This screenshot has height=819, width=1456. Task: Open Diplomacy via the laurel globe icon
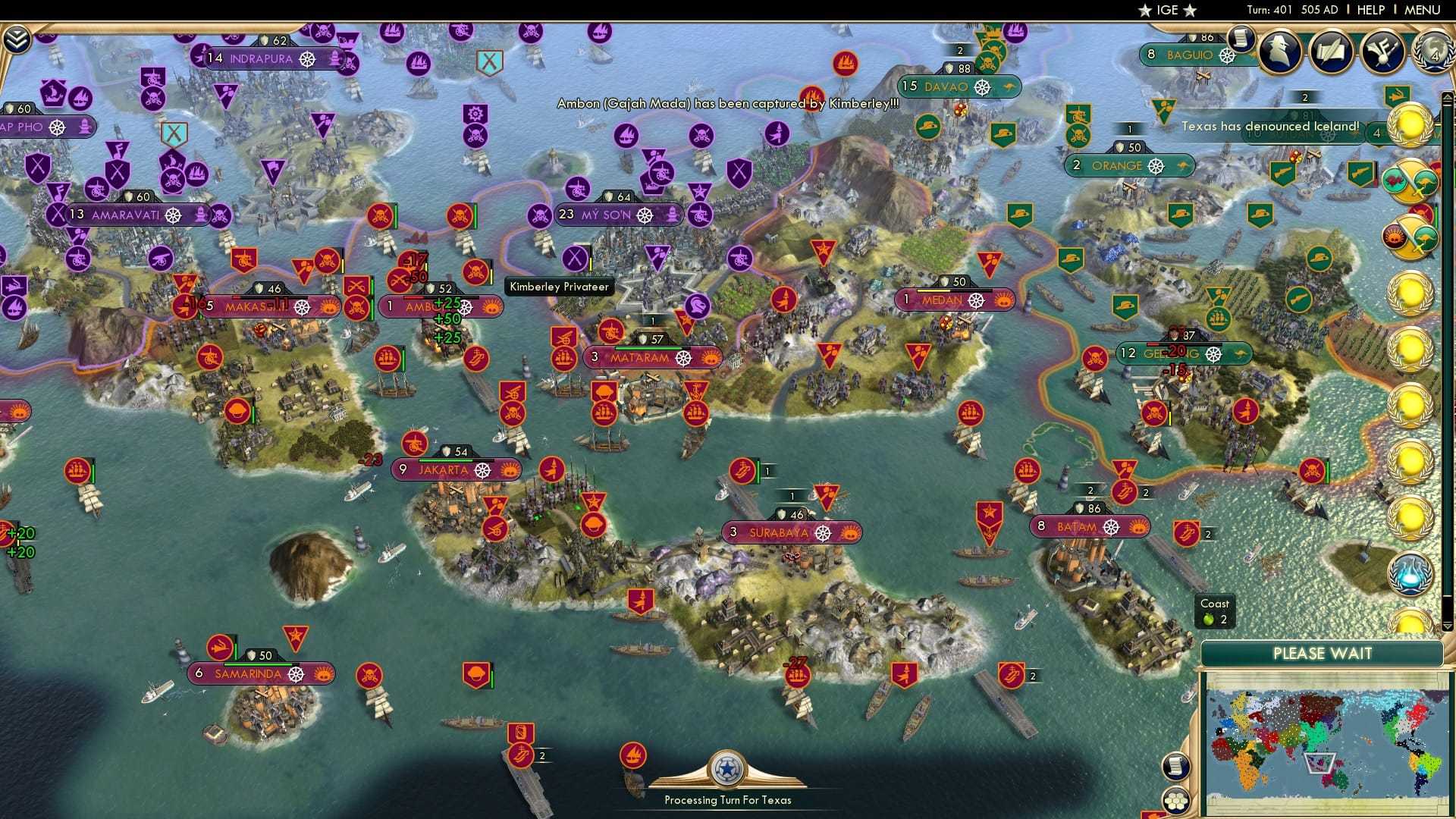pos(1433,53)
